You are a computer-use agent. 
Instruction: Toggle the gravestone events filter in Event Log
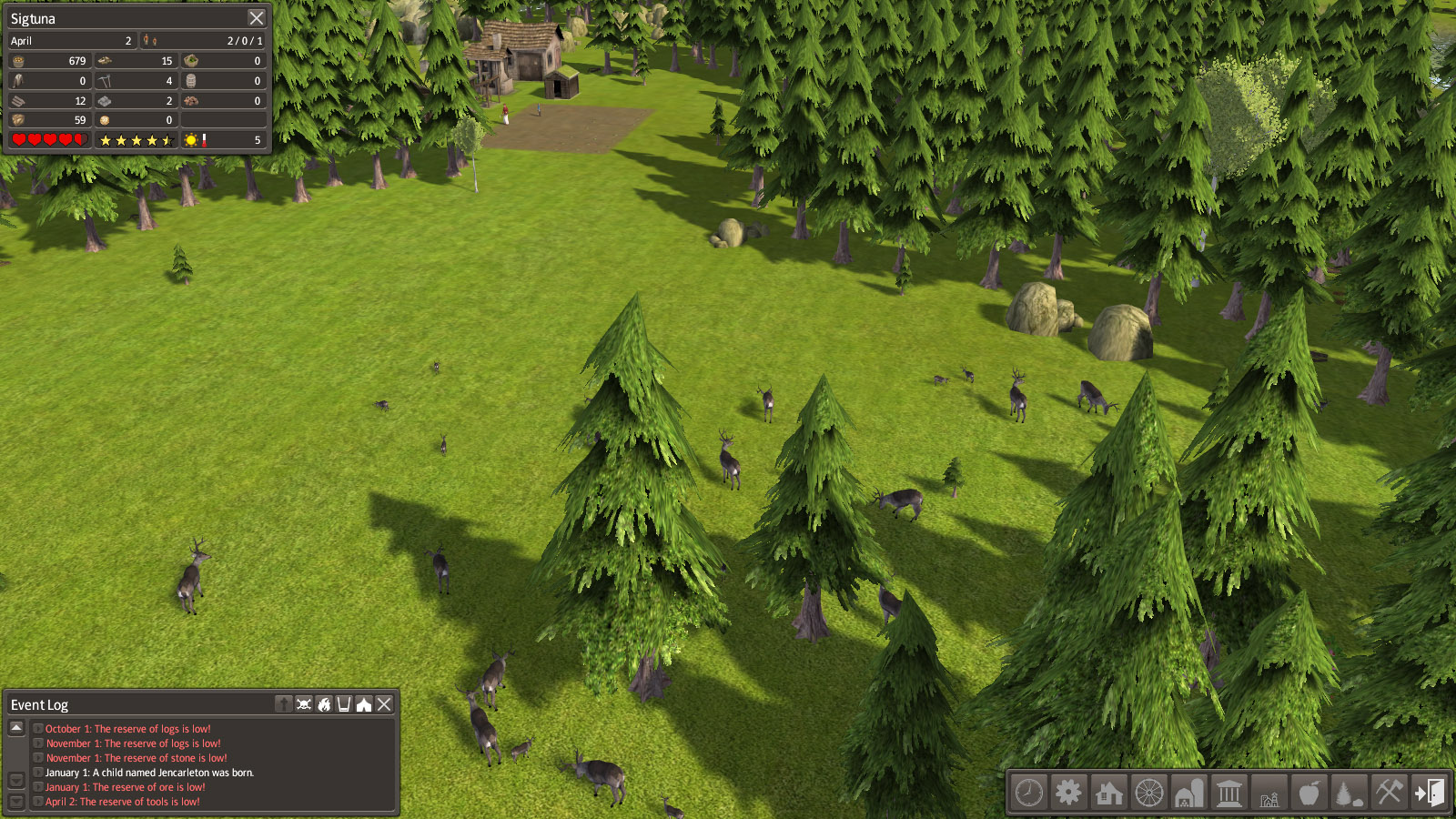[284, 704]
